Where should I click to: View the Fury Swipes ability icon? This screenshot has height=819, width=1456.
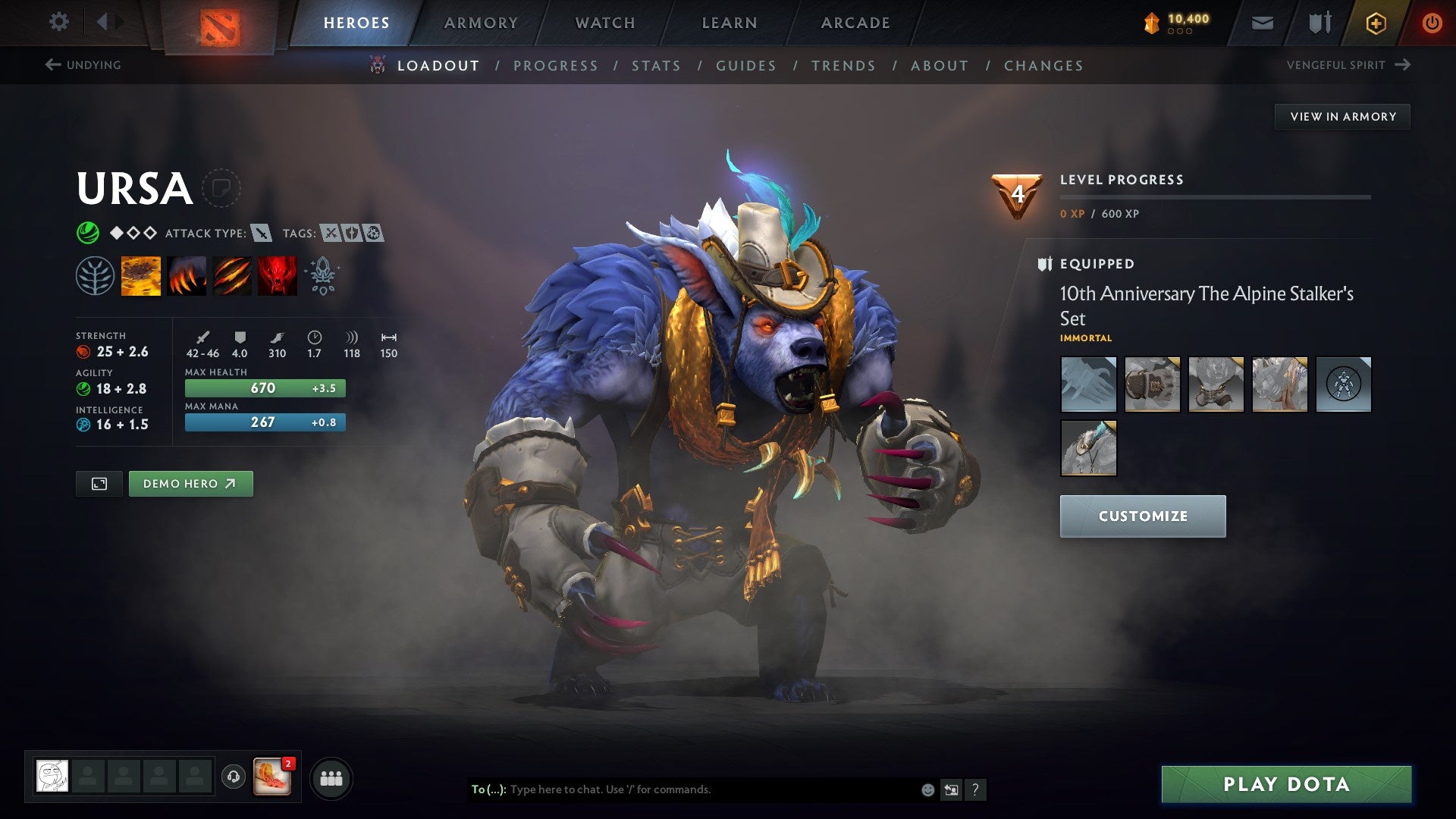coord(231,275)
